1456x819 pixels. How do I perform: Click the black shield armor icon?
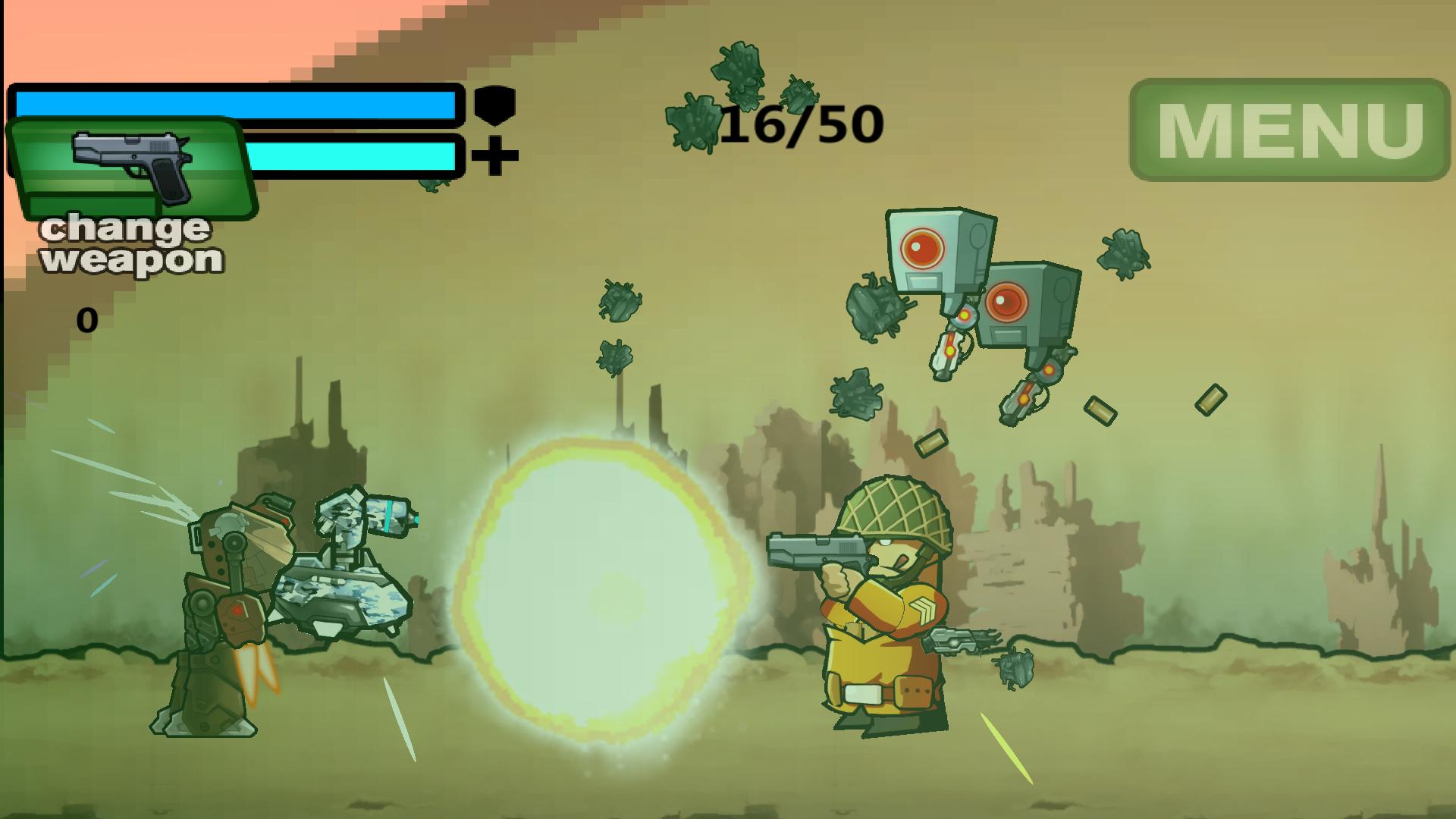(494, 104)
